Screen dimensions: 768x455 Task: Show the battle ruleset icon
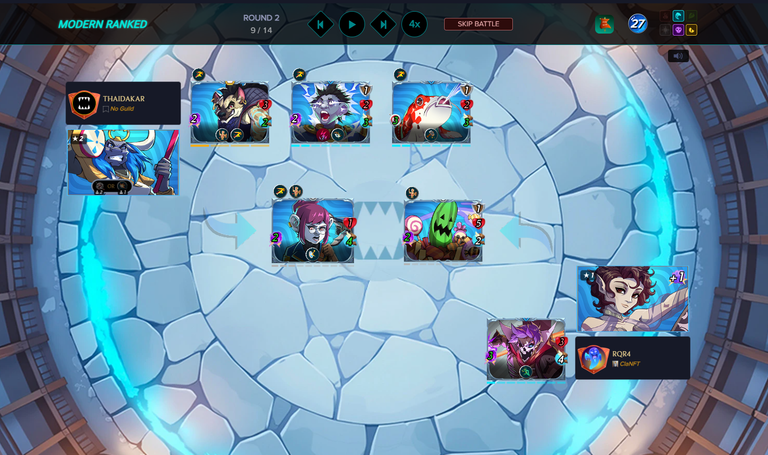(604, 25)
